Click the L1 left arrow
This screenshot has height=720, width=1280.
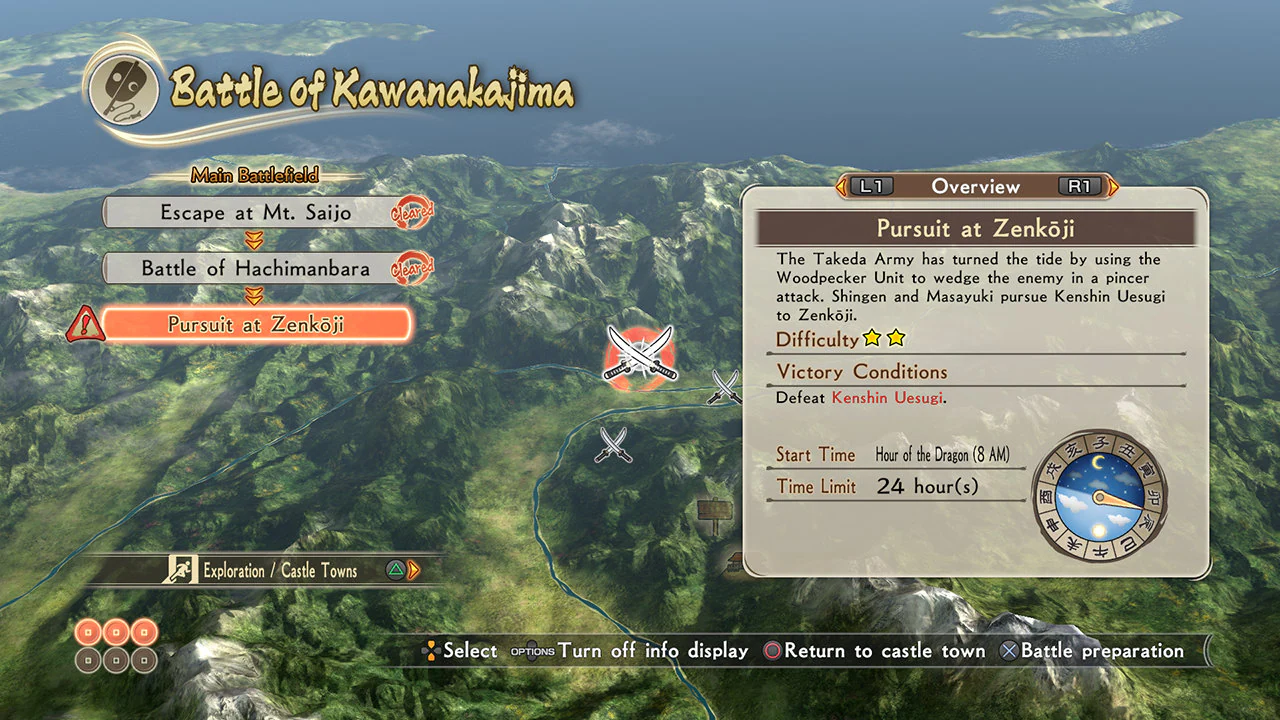point(840,187)
